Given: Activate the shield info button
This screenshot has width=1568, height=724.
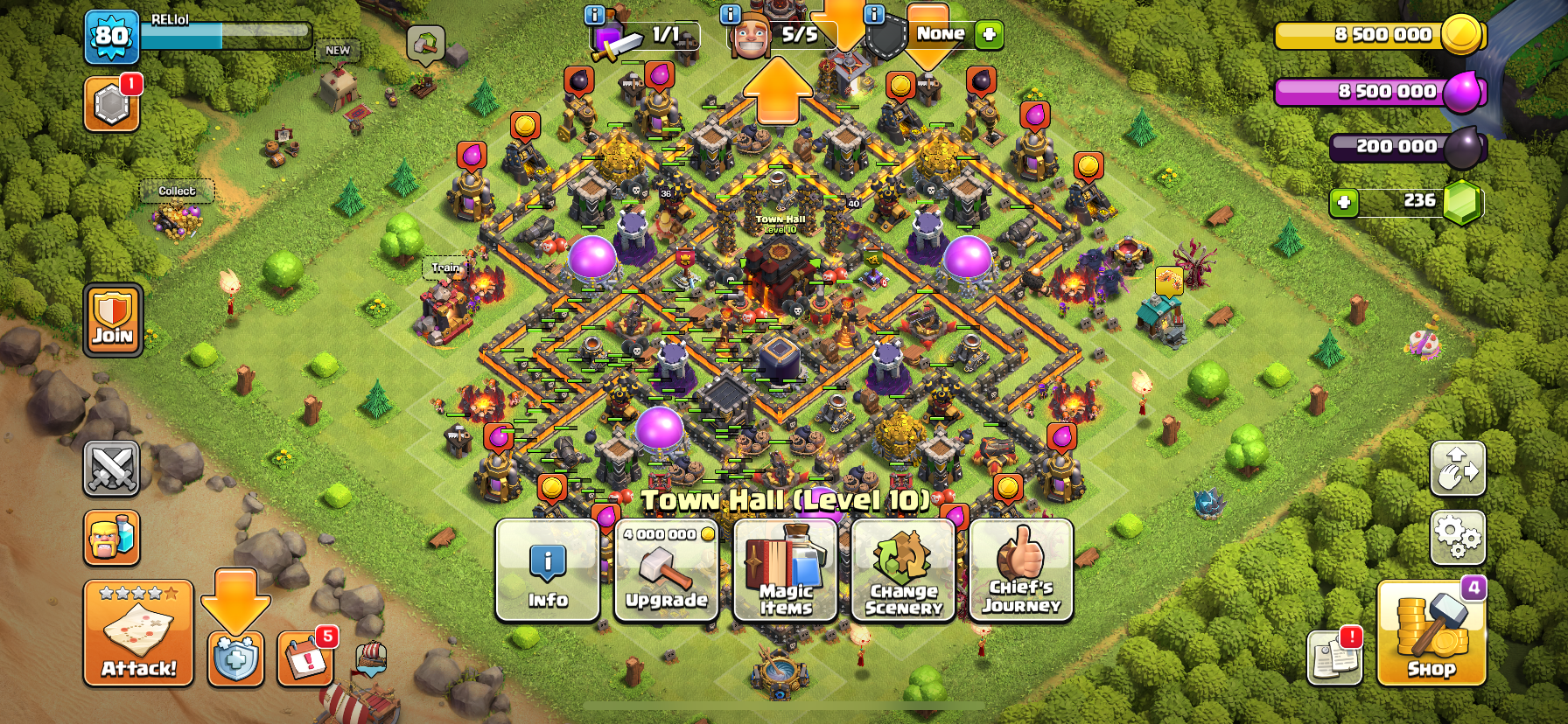Looking at the screenshot, I should coord(235,658).
